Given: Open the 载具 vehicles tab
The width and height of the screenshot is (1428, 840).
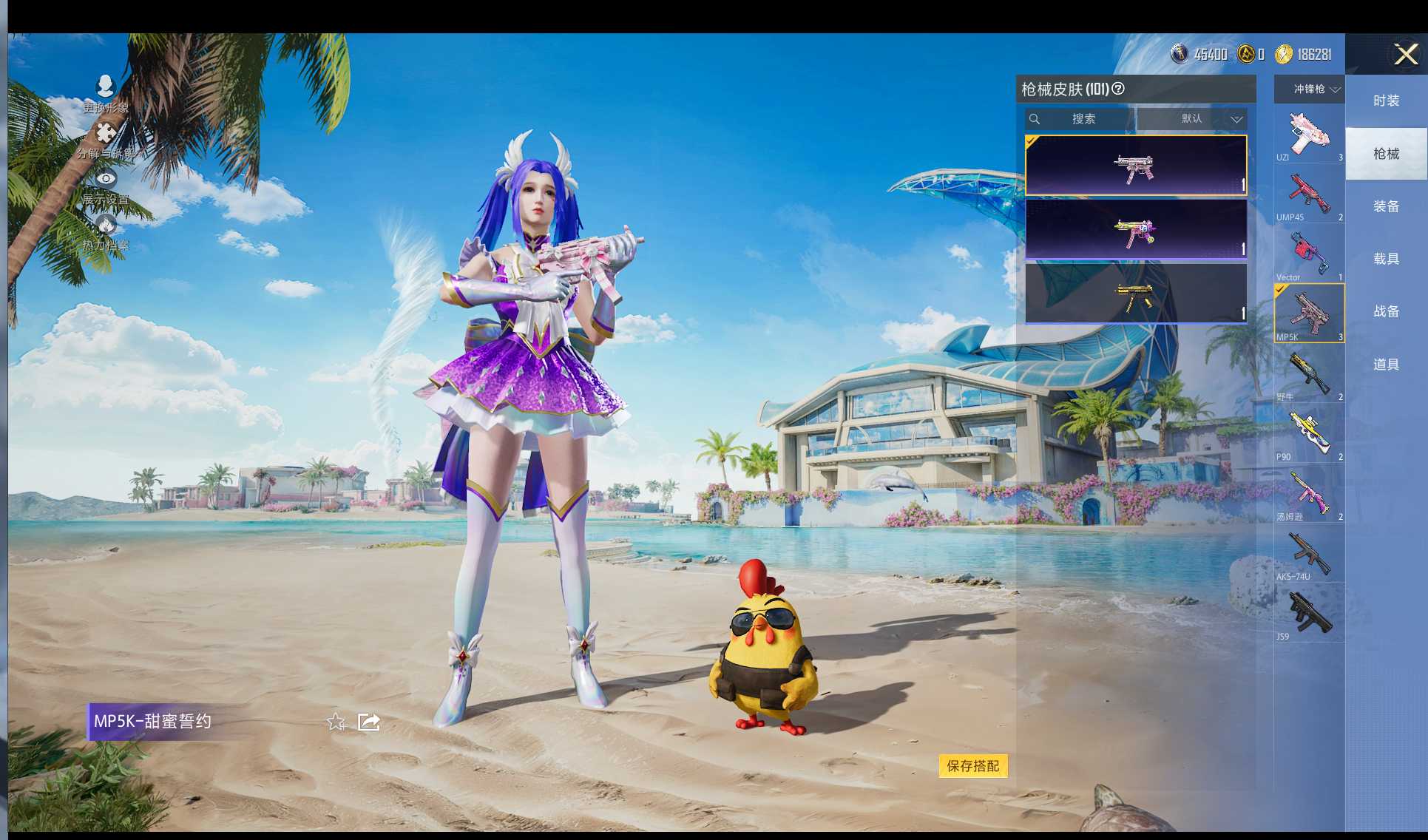Looking at the screenshot, I should 1386,259.
